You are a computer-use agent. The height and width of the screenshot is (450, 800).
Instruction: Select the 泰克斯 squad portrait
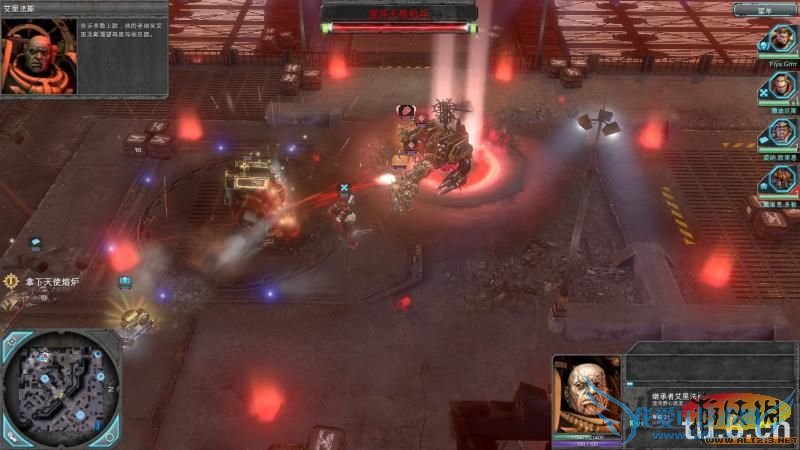click(x=782, y=133)
